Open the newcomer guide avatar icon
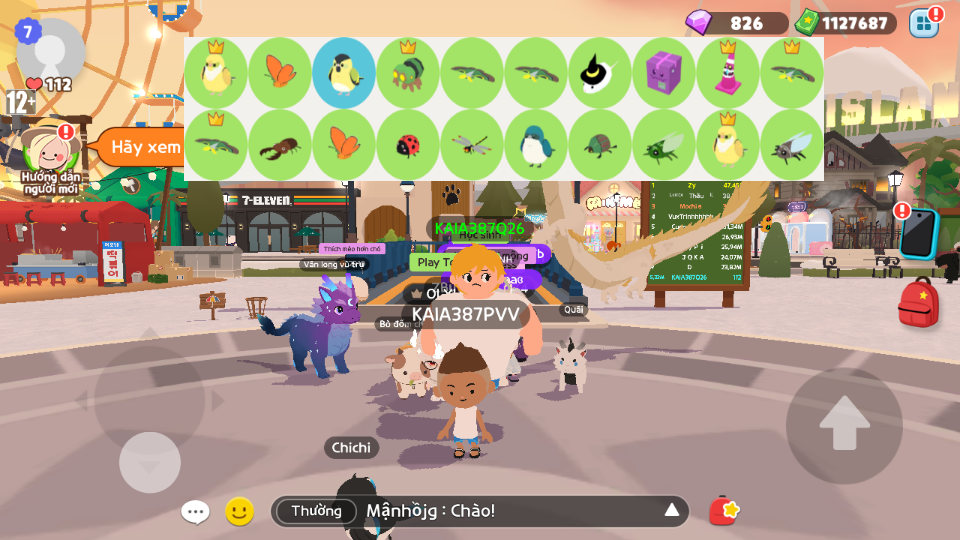 (x=53, y=148)
